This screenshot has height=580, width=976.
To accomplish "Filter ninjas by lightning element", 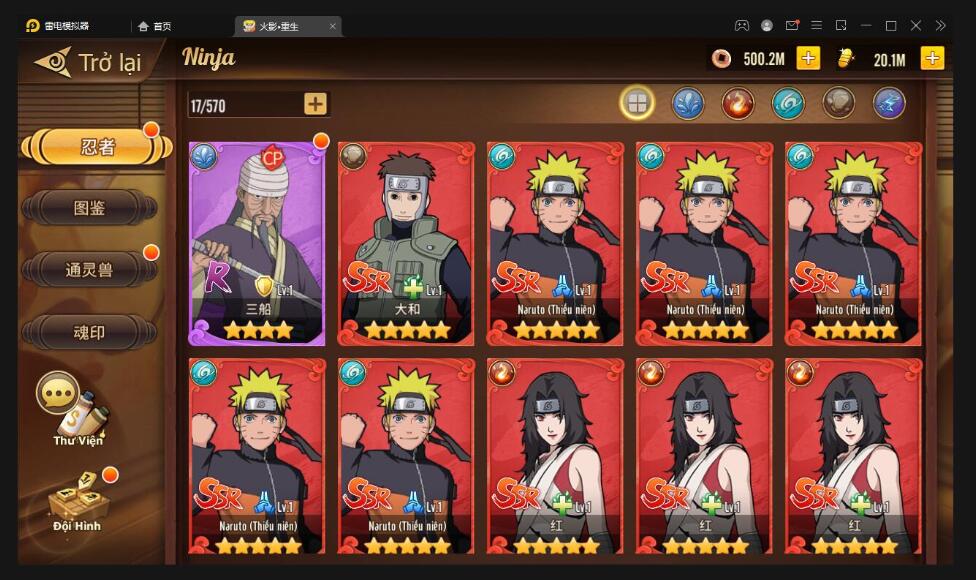I will [x=889, y=102].
